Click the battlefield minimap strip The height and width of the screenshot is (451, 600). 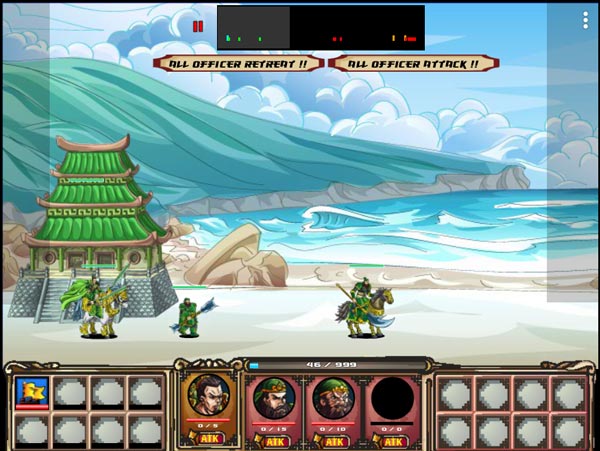pyautogui.click(x=320, y=27)
